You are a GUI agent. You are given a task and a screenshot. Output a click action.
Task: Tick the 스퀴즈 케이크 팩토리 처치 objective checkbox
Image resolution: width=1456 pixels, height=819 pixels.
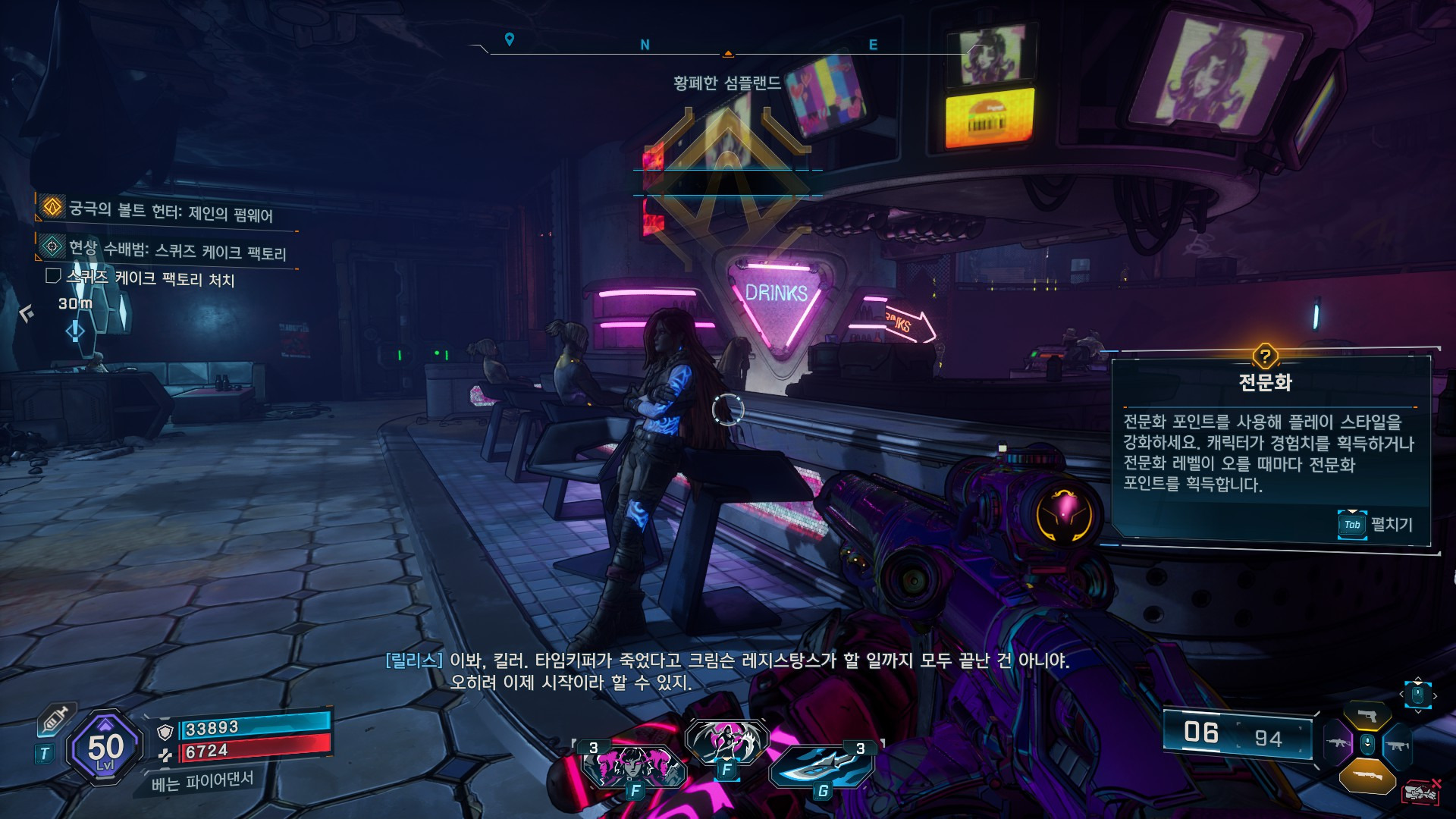tap(53, 276)
